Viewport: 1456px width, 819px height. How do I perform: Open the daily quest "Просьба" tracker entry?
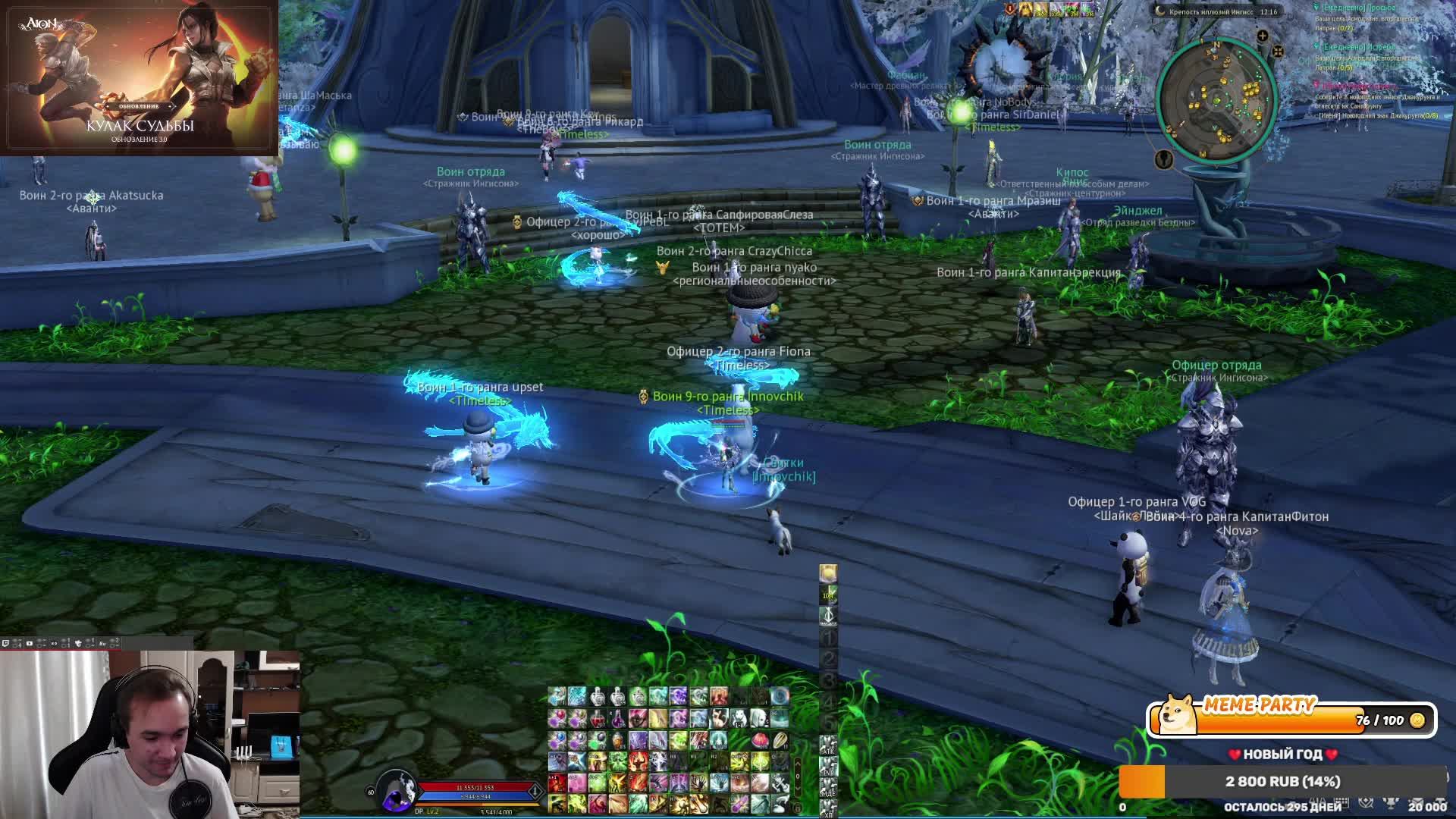(x=1357, y=8)
